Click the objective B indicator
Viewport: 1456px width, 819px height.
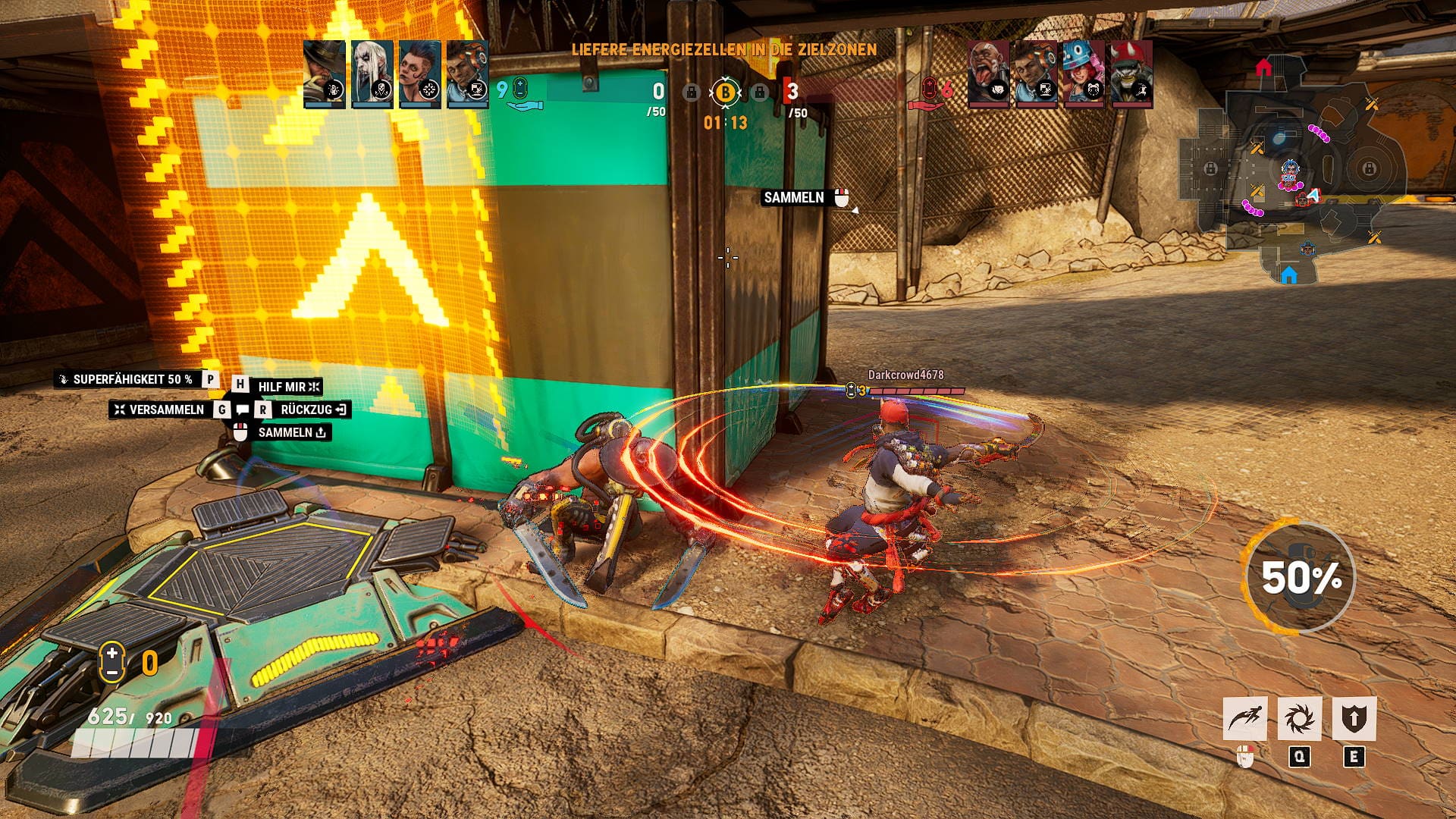click(x=725, y=93)
